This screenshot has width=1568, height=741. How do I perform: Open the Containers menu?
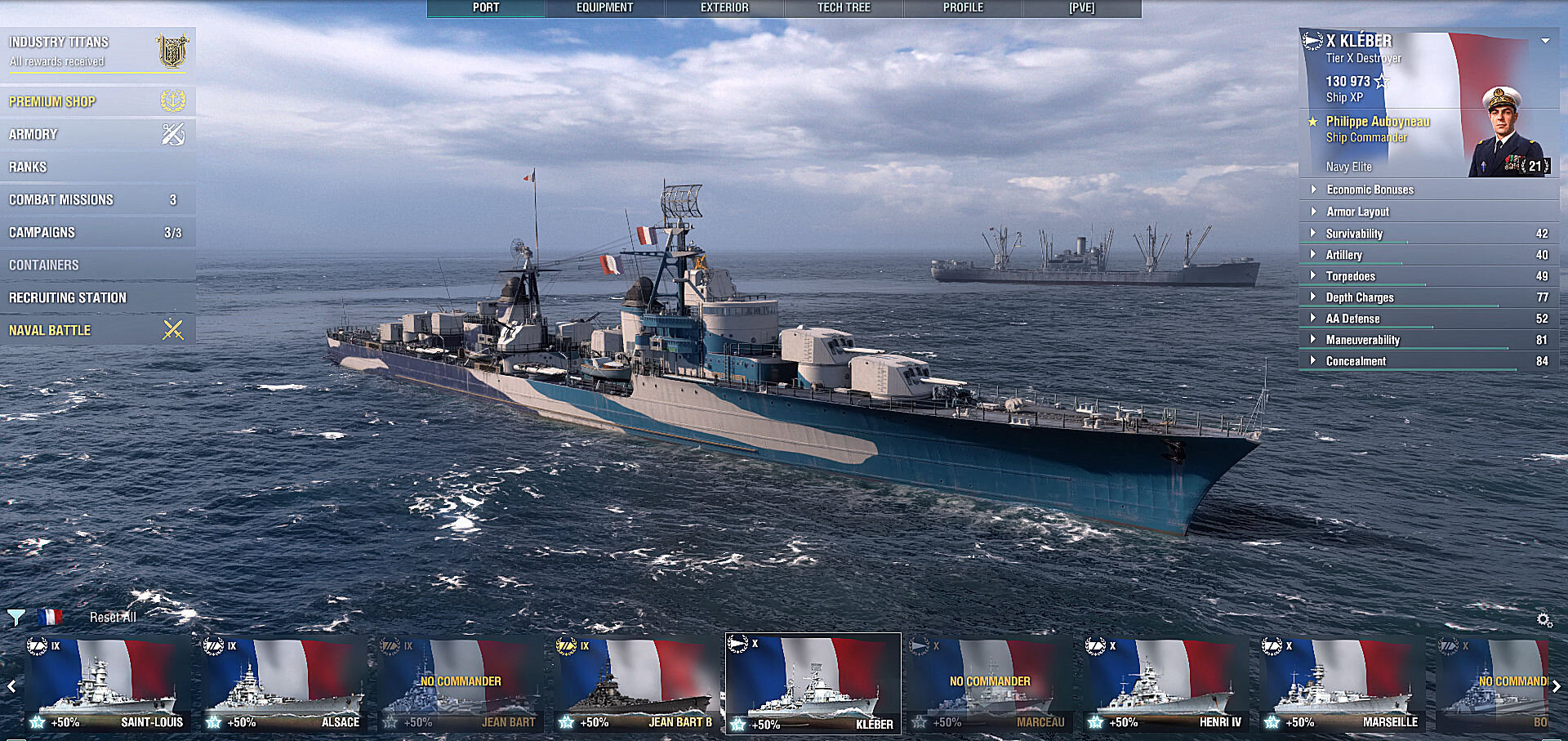point(44,266)
